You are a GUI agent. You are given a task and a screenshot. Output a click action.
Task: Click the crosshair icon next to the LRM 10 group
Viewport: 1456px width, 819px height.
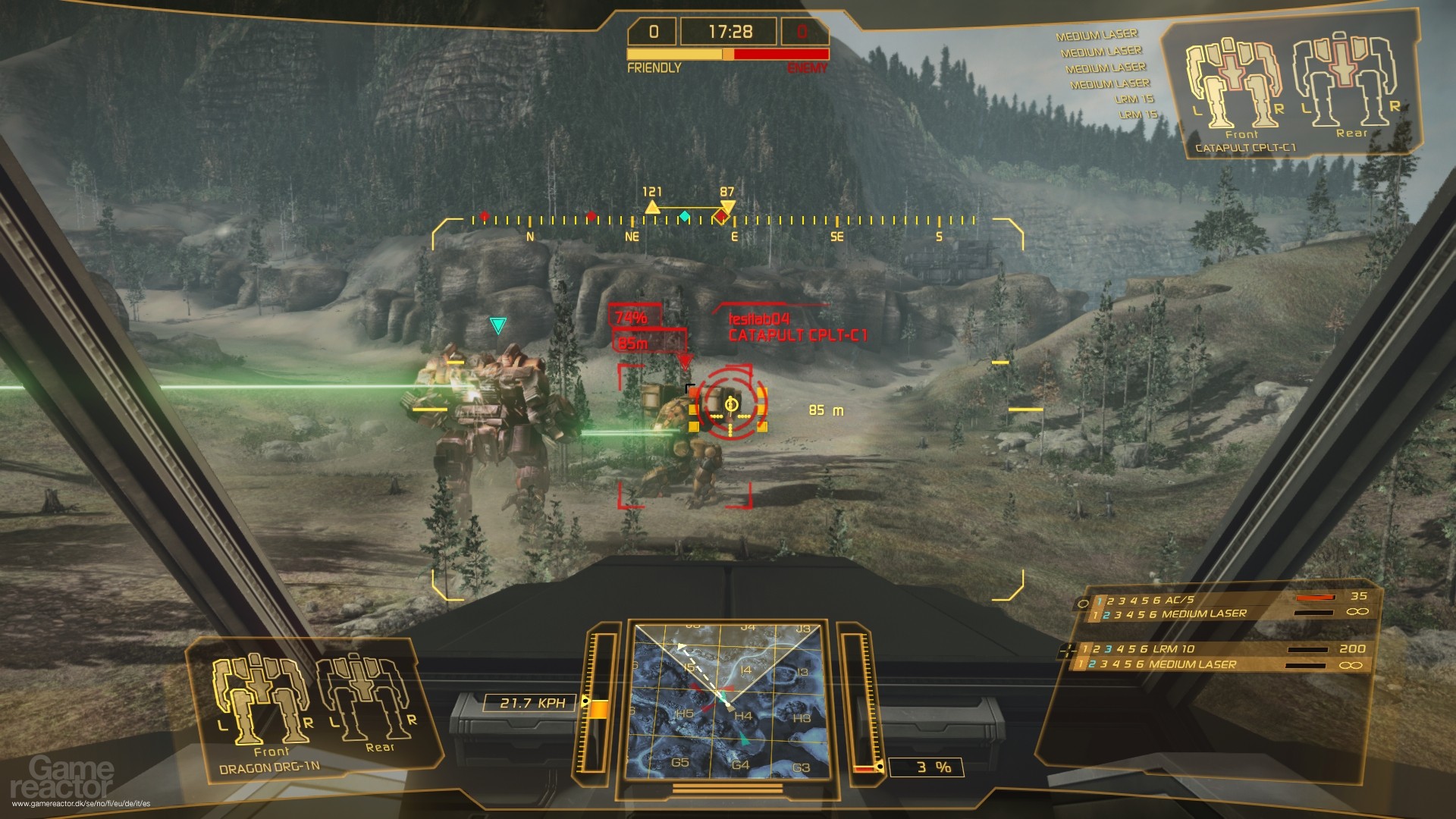(x=1070, y=651)
